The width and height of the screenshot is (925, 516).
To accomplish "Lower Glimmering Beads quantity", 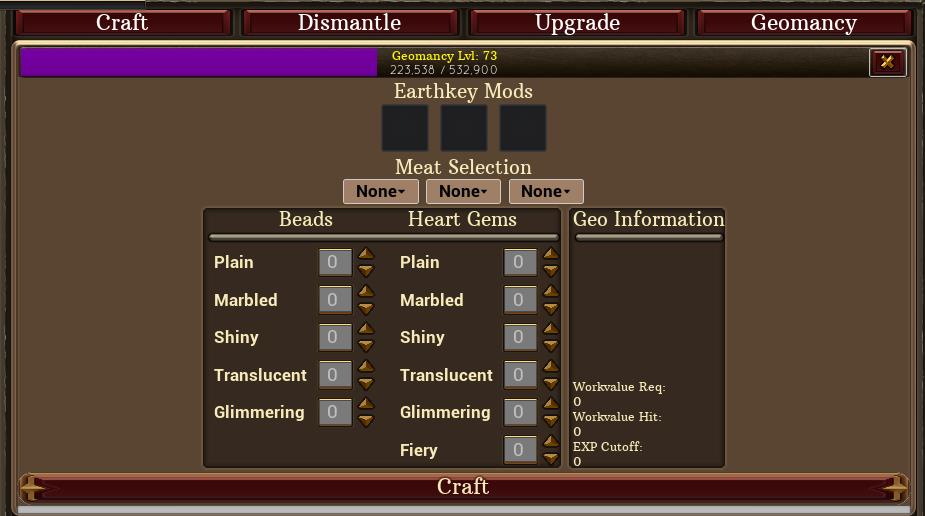I will tap(366, 420).
